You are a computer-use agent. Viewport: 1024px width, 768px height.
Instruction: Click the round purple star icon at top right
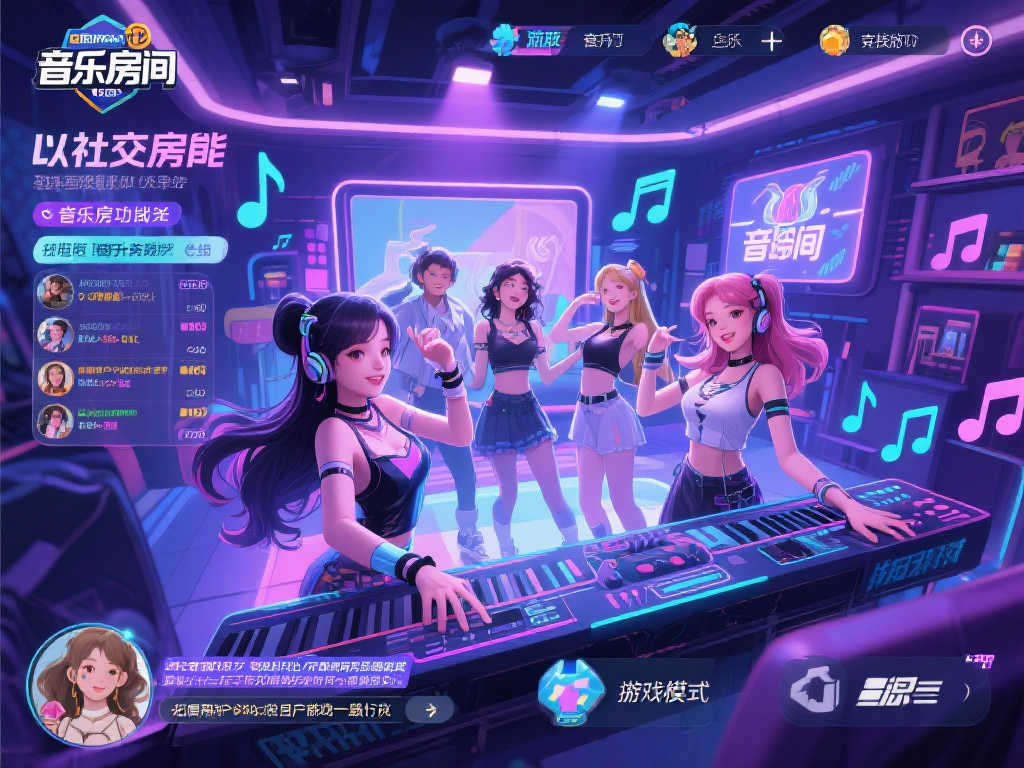click(976, 41)
